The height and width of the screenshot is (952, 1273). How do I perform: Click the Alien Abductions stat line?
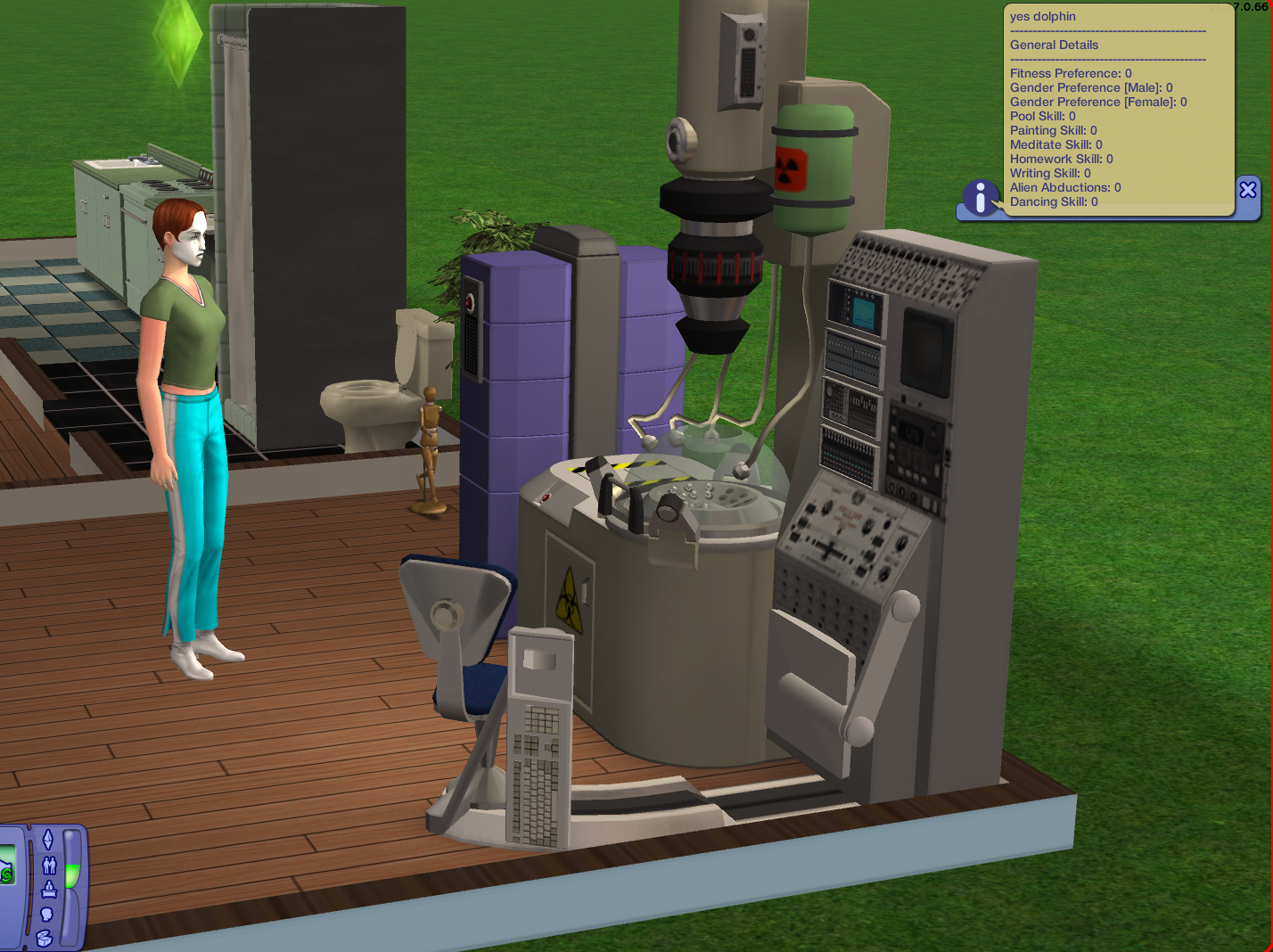point(1064,187)
